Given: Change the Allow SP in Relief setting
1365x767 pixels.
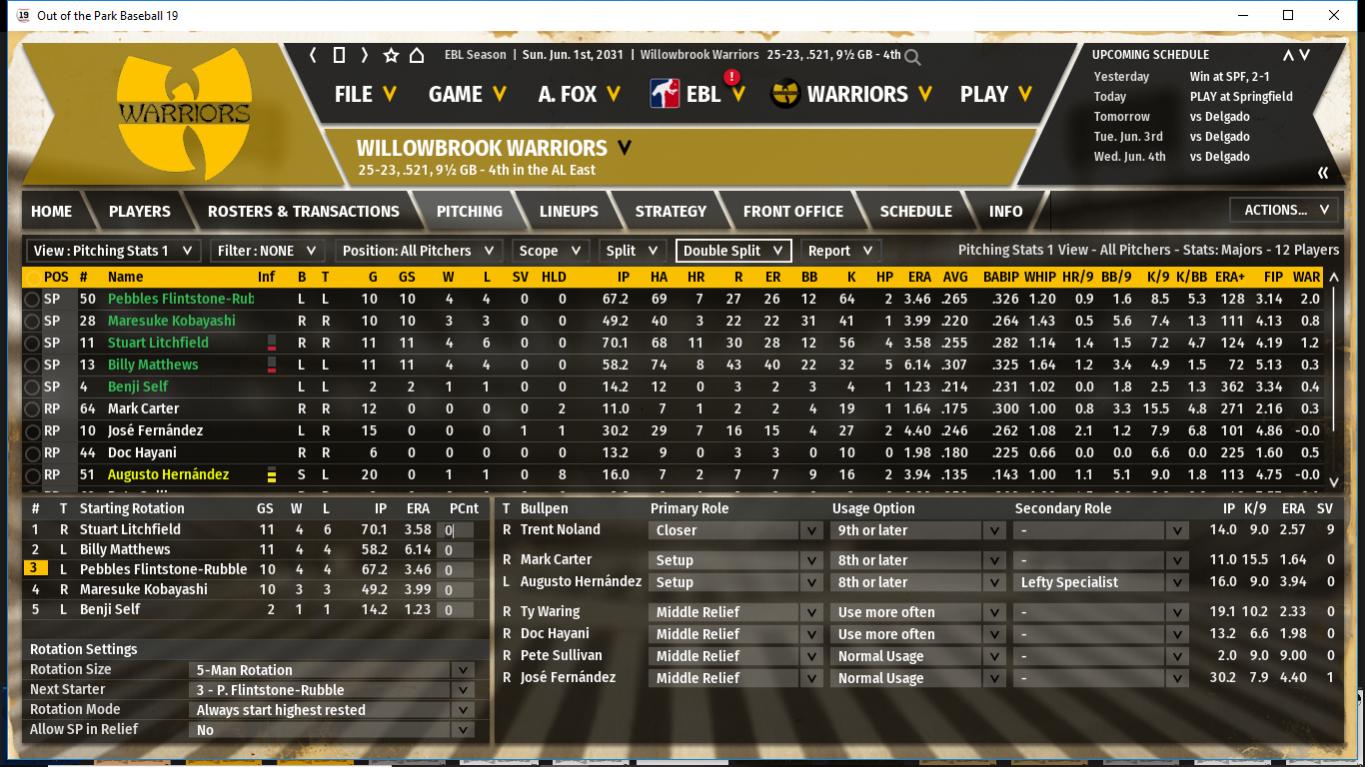Looking at the screenshot, I should click(x=332, y=730).
